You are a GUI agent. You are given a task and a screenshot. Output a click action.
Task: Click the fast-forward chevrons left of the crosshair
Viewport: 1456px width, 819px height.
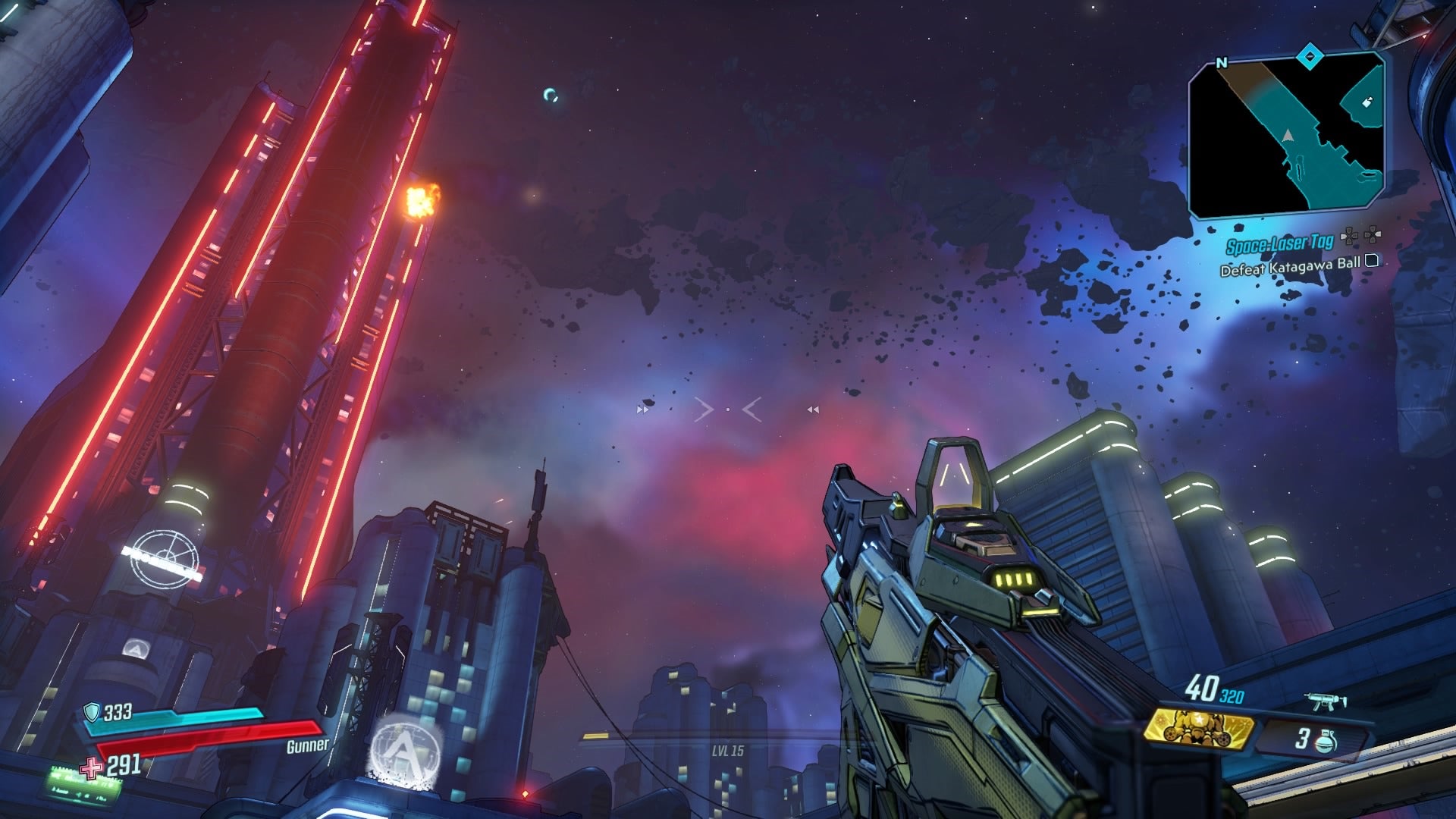(x=641, y=408)
